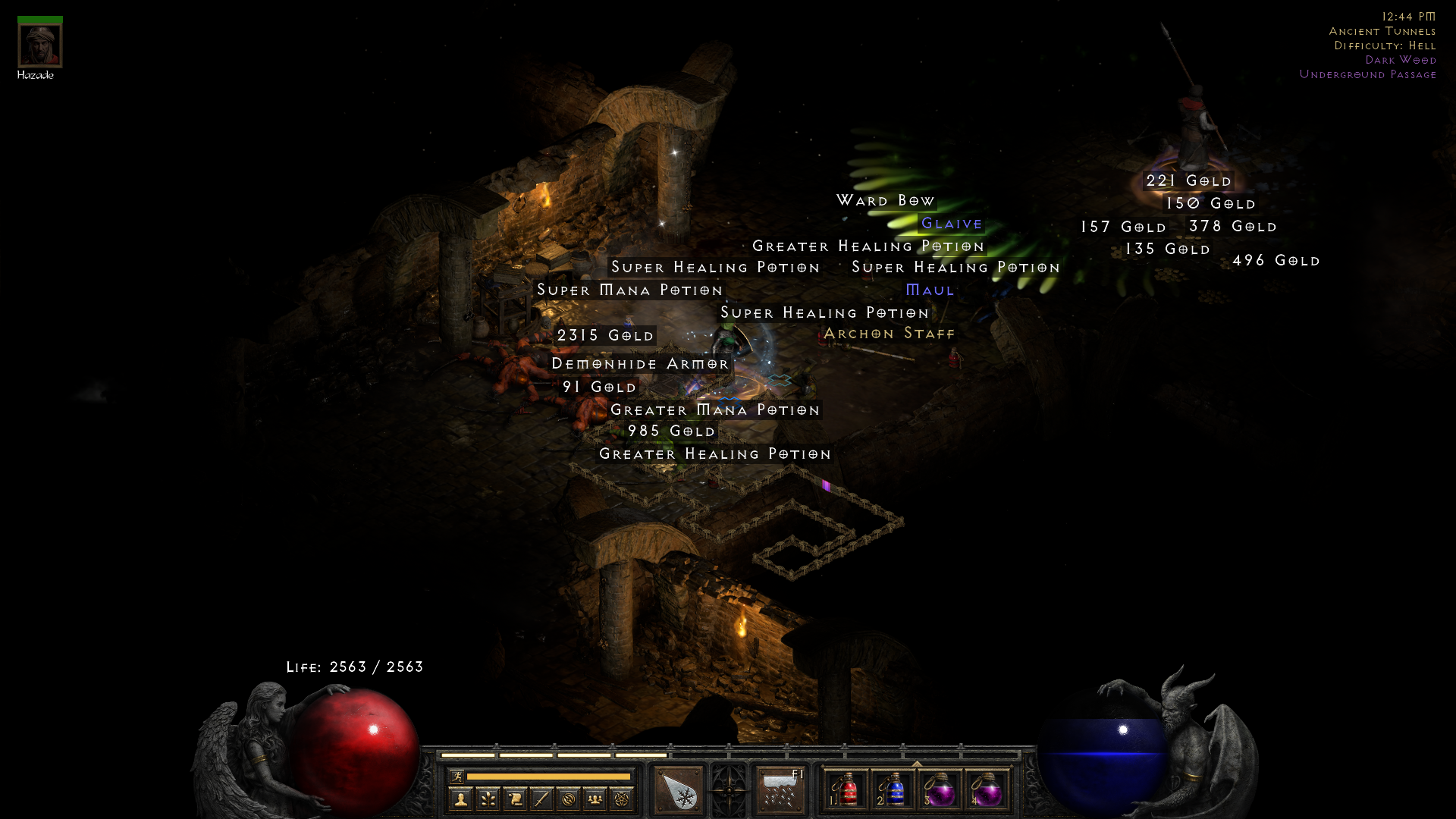Grab the 2315 Gold pile

[x=605, y=335]
